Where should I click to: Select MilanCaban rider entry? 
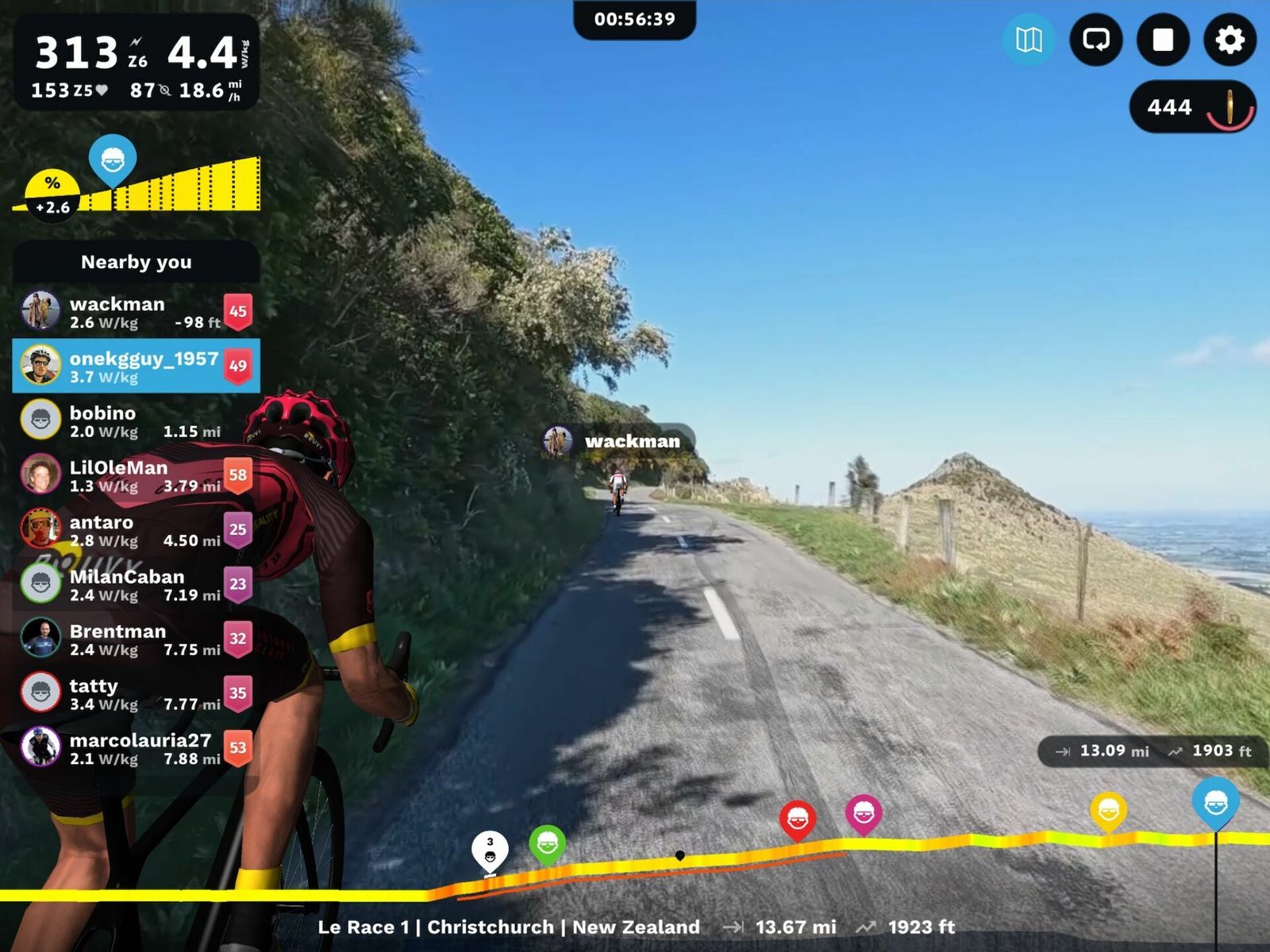coord(136,585)
